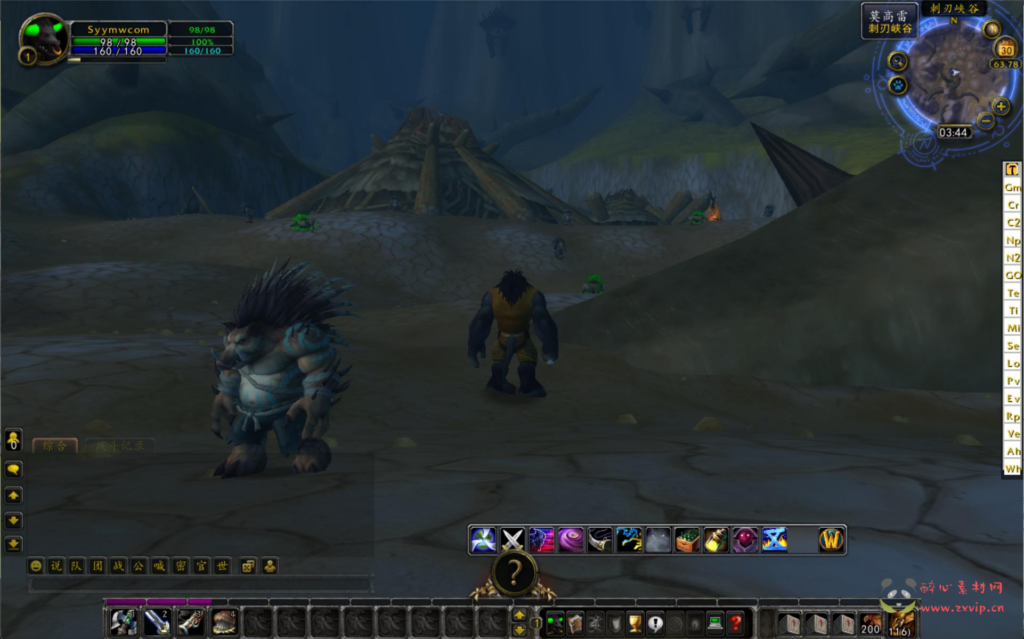This screenshot has width=1024, height=639.
Task: Activate the sword ability in action slot 2
Action: [x=157, y=622]
